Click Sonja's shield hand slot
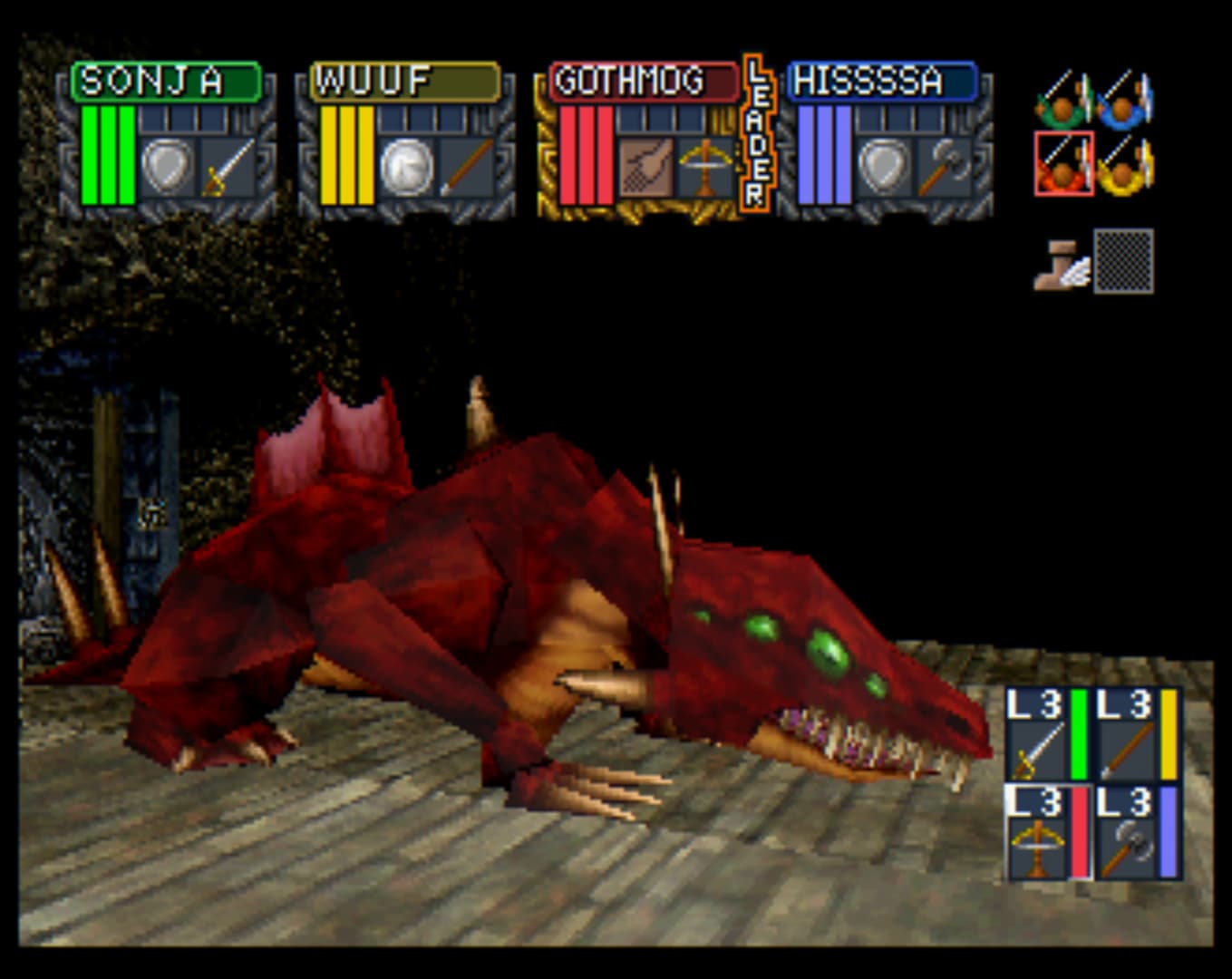 [x=168, y=168]
